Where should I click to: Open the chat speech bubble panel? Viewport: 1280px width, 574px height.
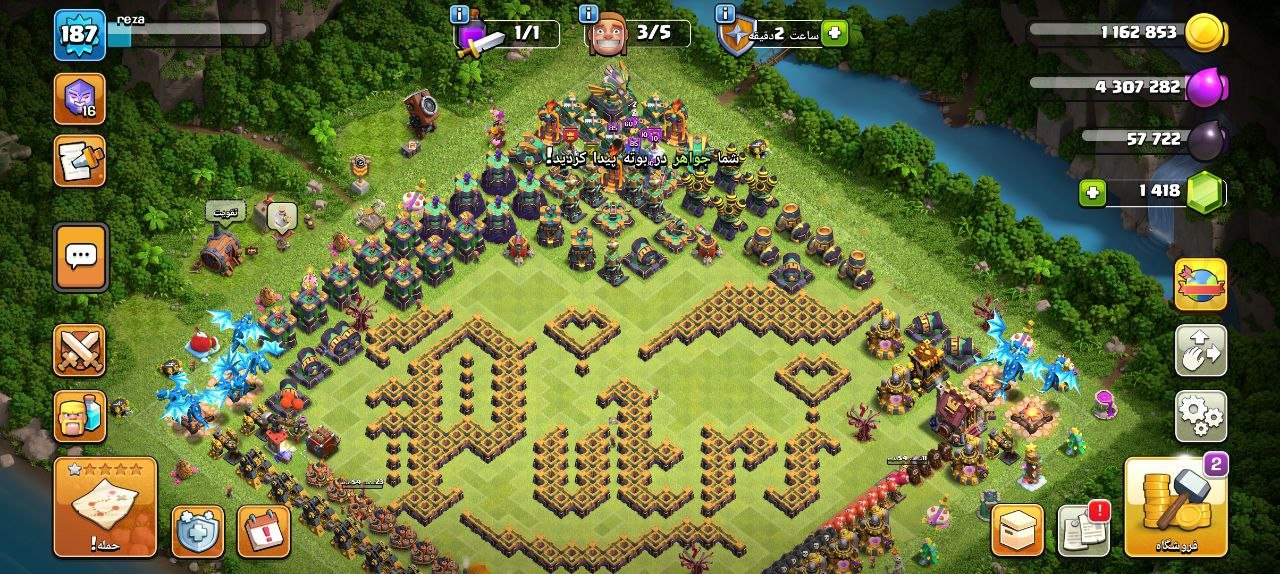79,256
